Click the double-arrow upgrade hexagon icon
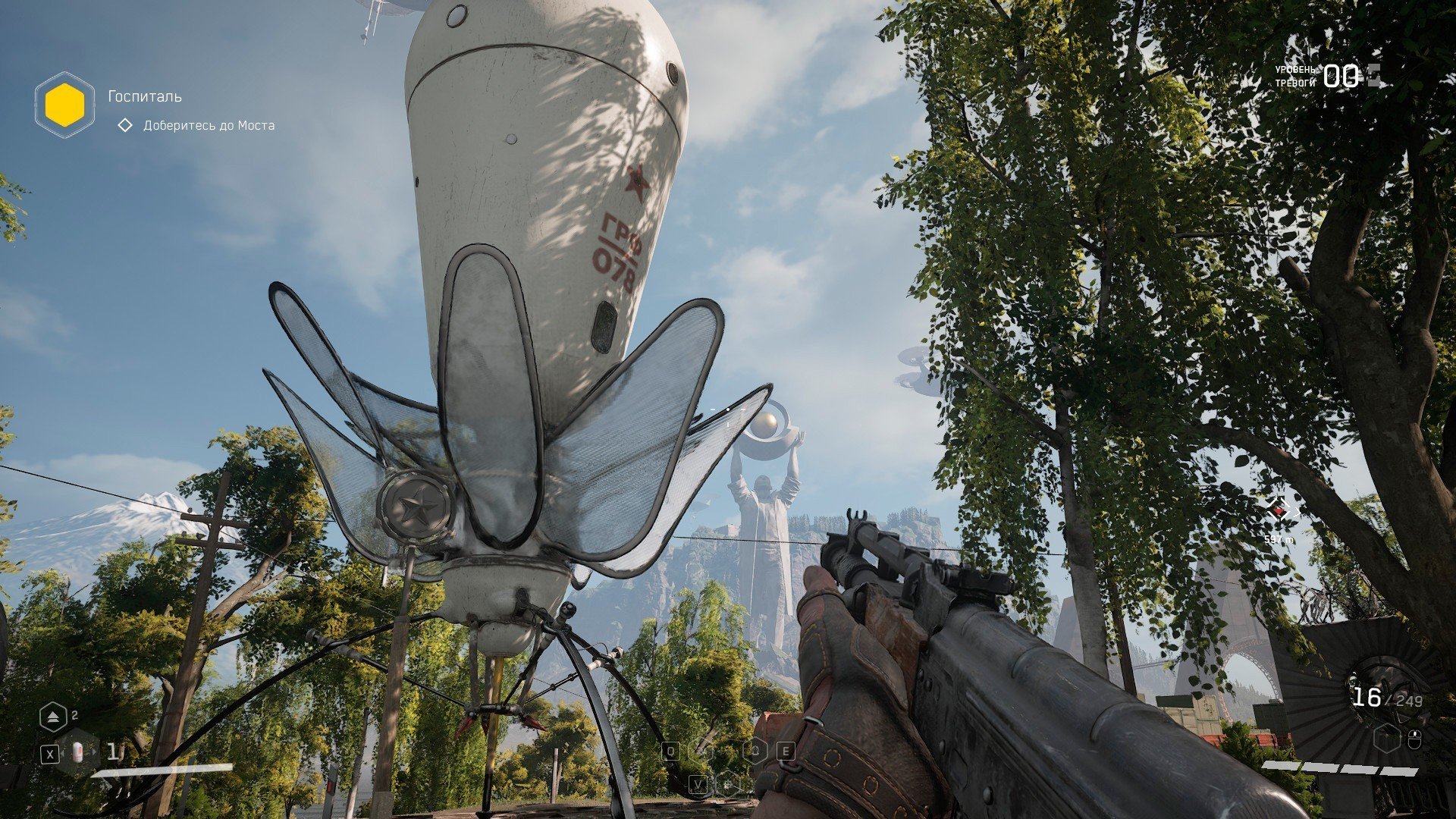The height and width of the screenshot is (819, 1456). coord(53,717)
